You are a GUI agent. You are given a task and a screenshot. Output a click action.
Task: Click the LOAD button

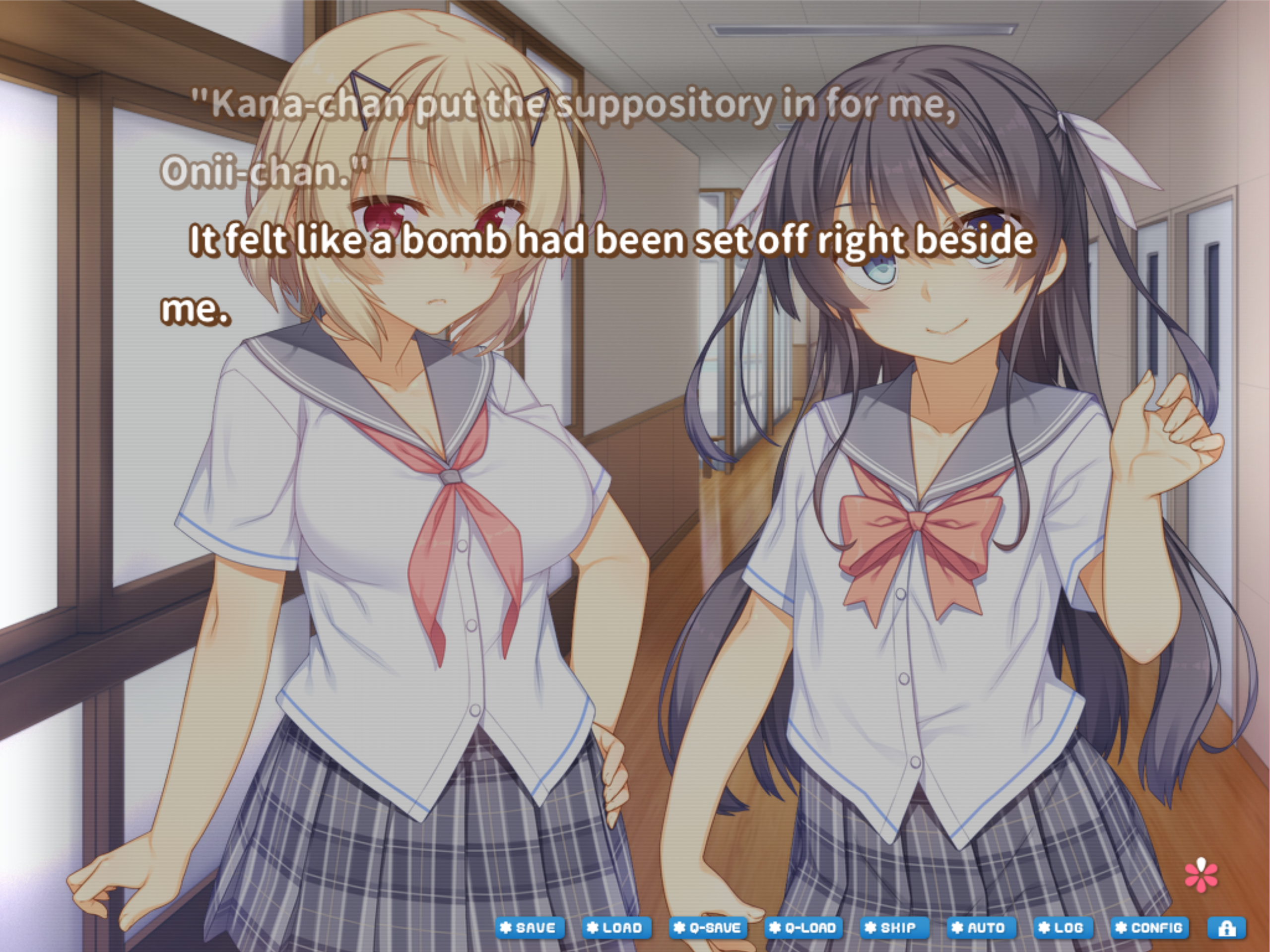tap(619, 926)
